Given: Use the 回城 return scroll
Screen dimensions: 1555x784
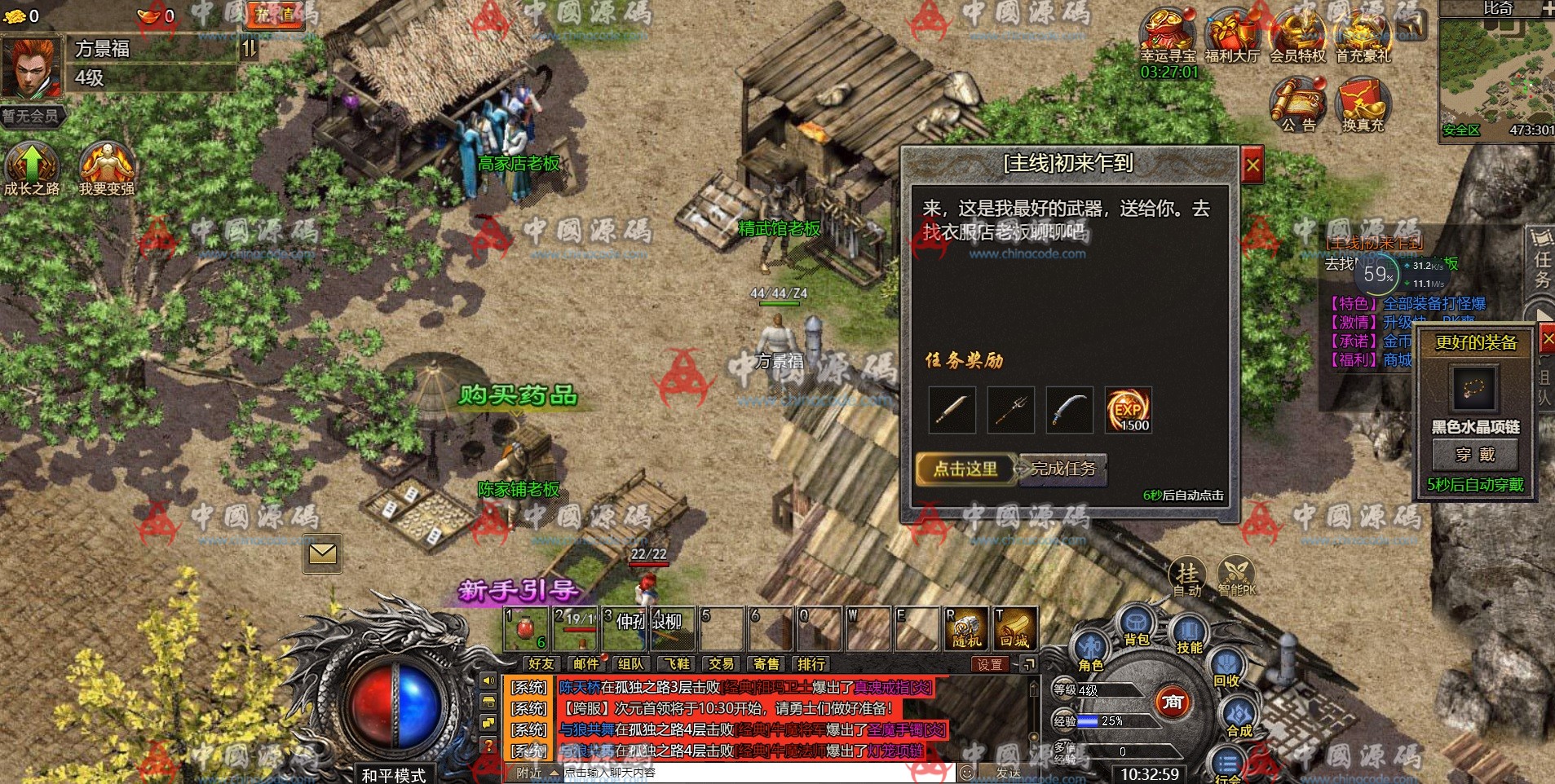Looking at the screenshot, I should click(1014, 629).
